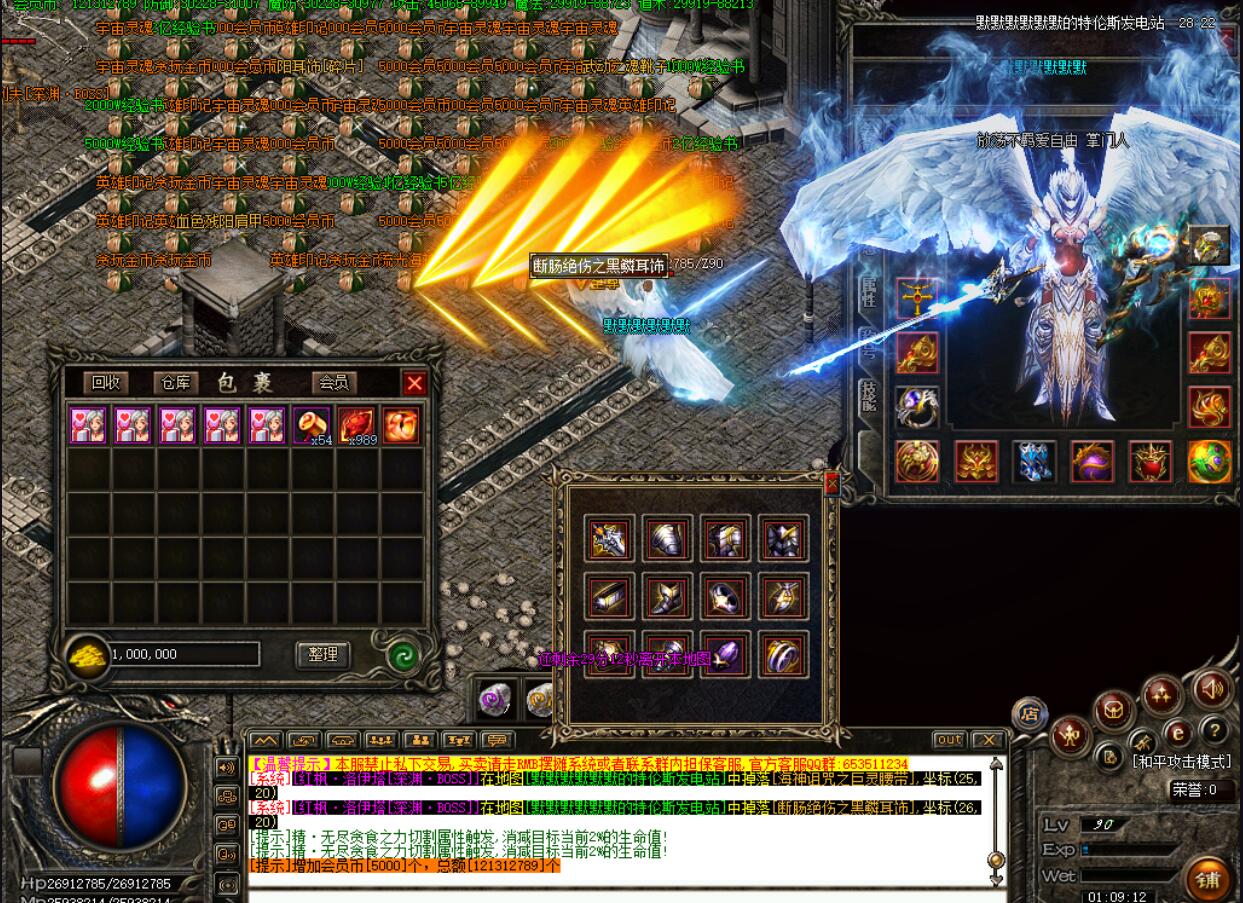This screenshot has height=903, width=1243.
Task: Select the red gem item stacked x989
Action: pyautogui.click(x=357, y=425)
